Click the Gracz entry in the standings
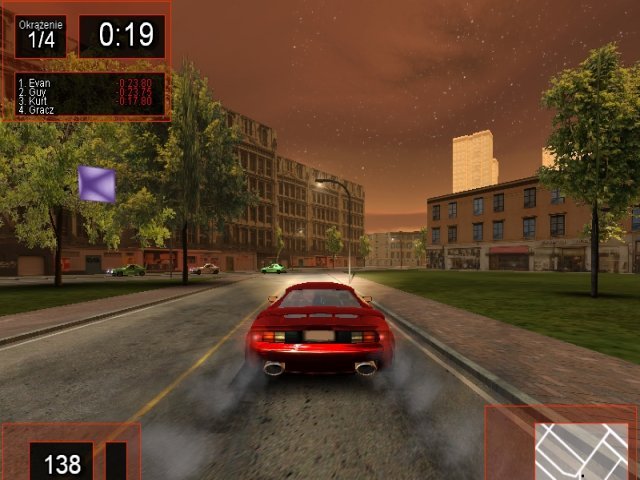640x480 pixels. pos(42,110)
